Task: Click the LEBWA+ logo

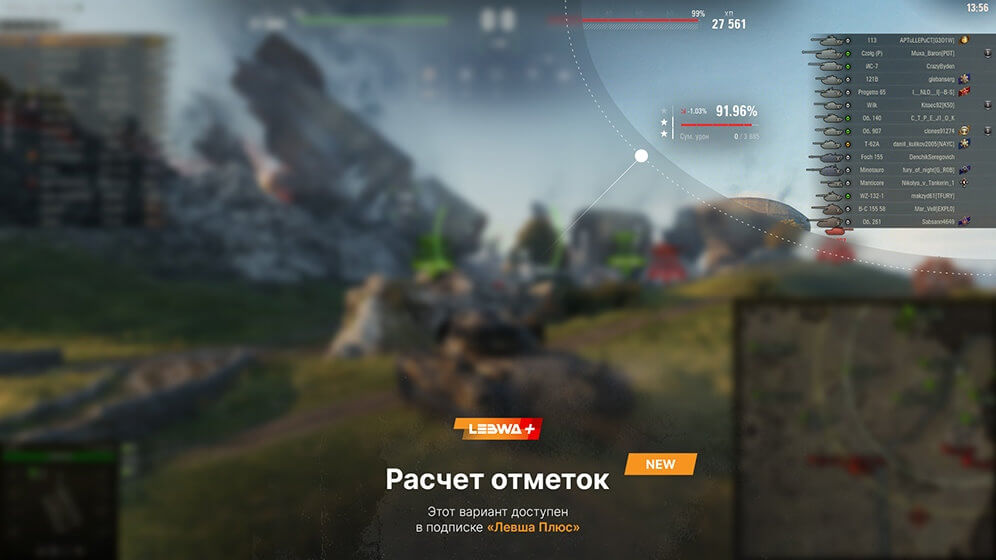Action: (x=497, y=428)
